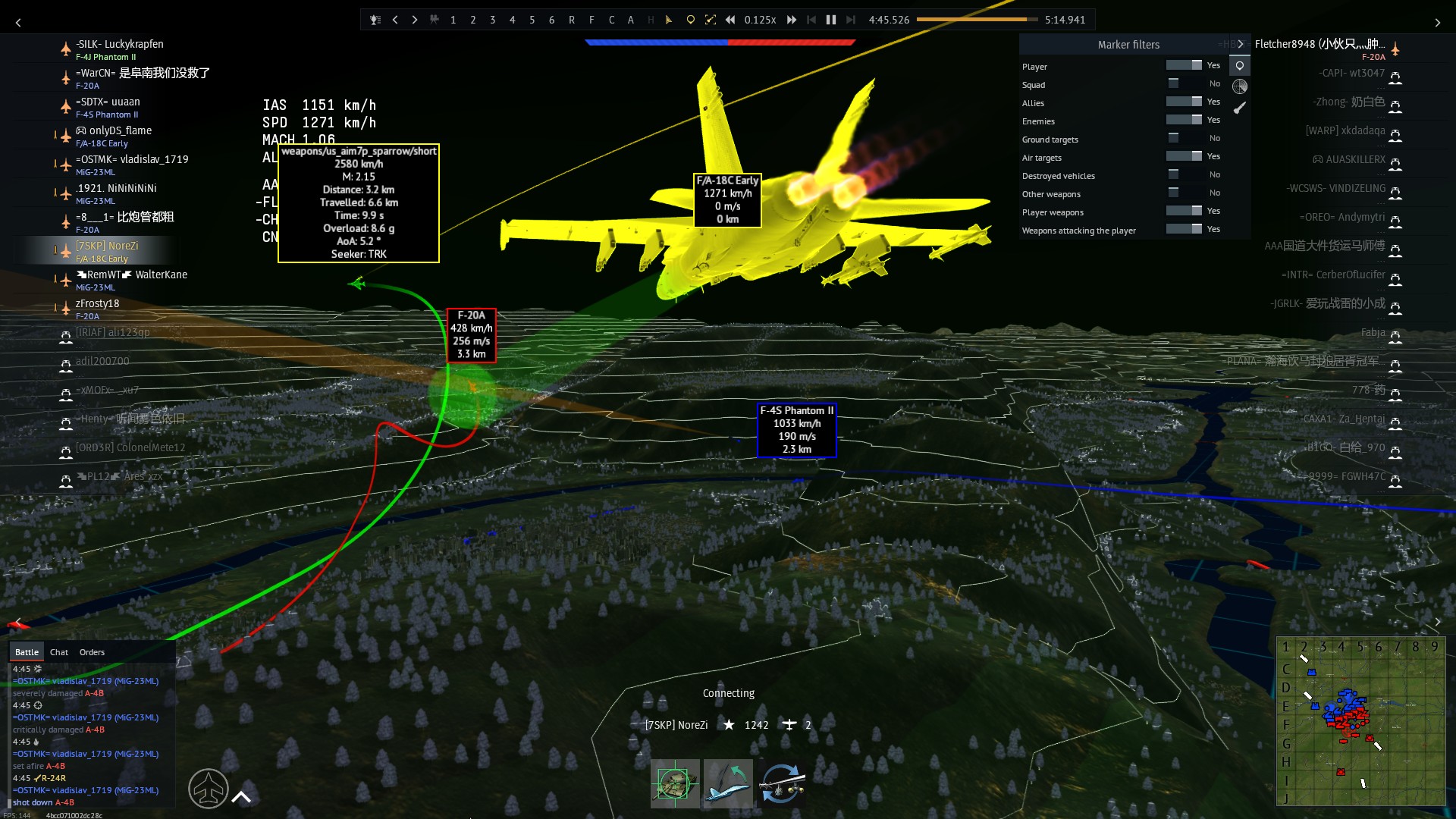Click the yellow marker pin icon in toolbar
This screenshot has width=1456, height=819.
(x=690, y=19)
